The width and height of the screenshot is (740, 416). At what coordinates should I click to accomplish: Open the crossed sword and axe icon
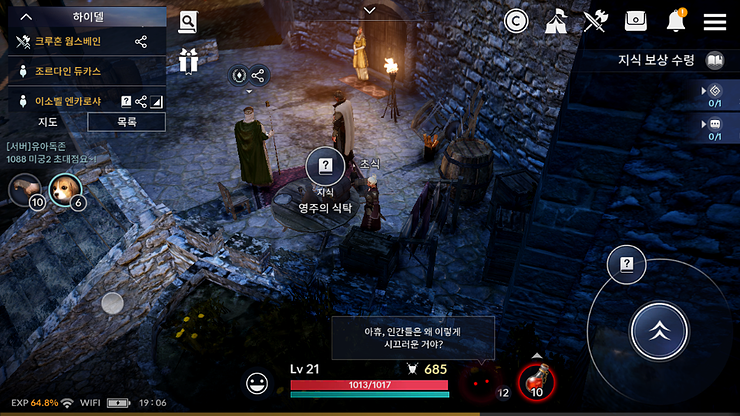click(596, 21)
